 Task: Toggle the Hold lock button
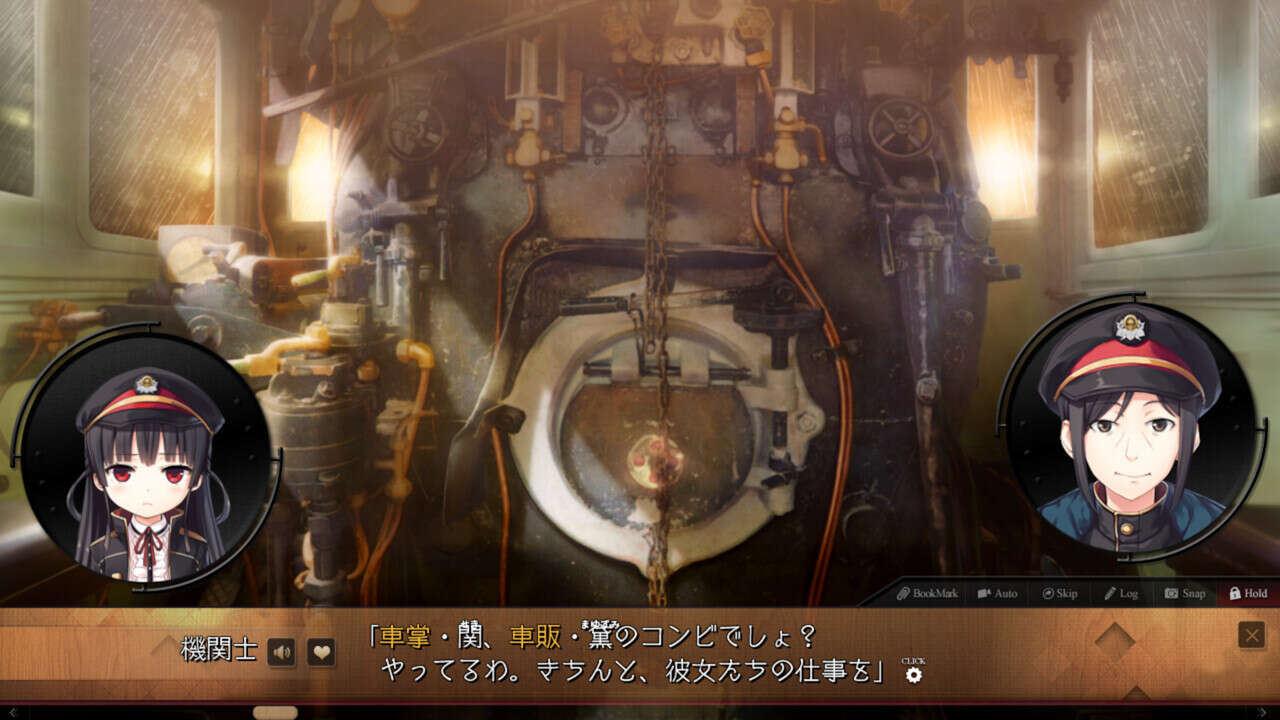pos(1248,593)
